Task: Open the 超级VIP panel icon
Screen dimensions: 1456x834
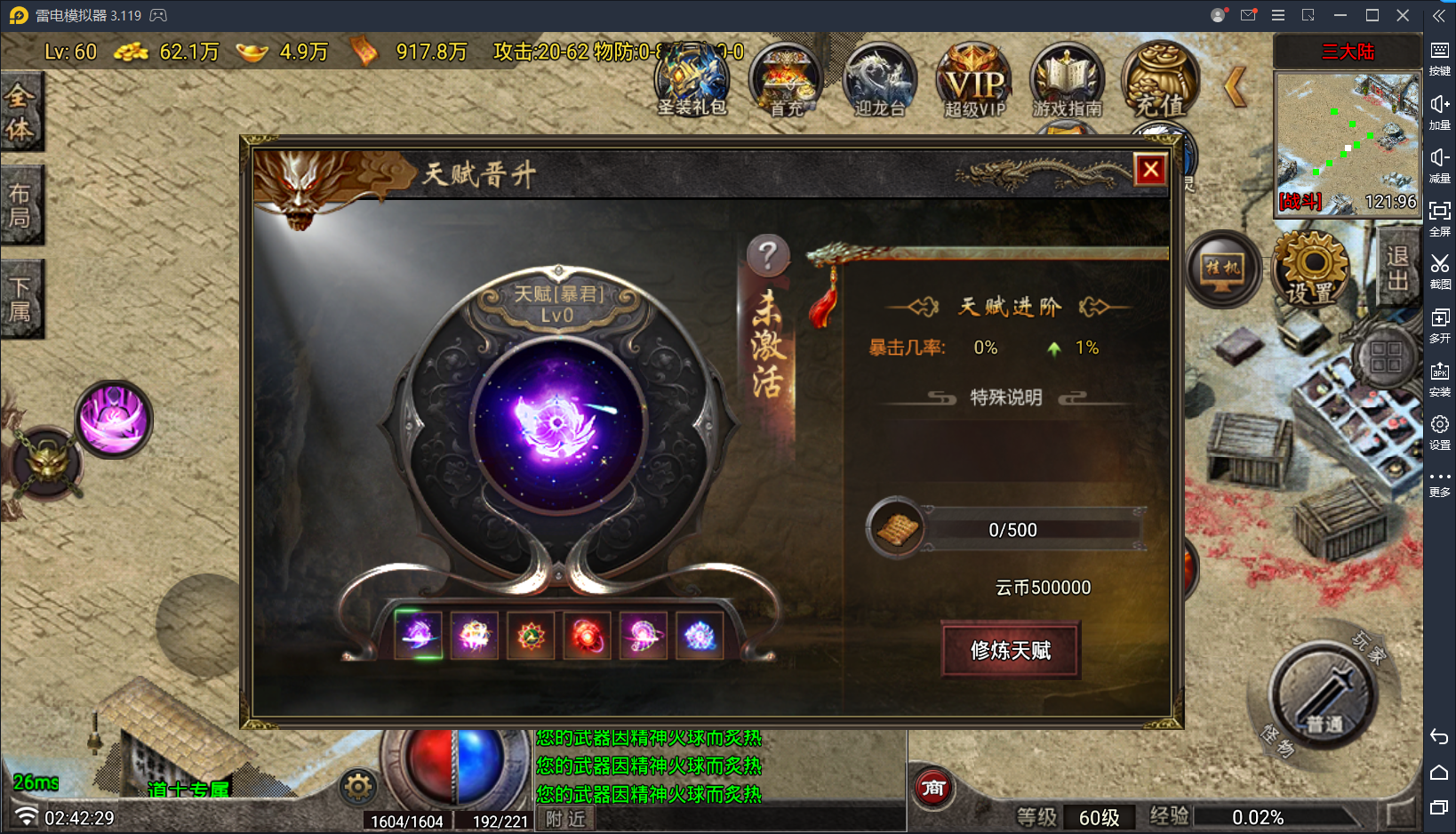Action: [972, 80]
